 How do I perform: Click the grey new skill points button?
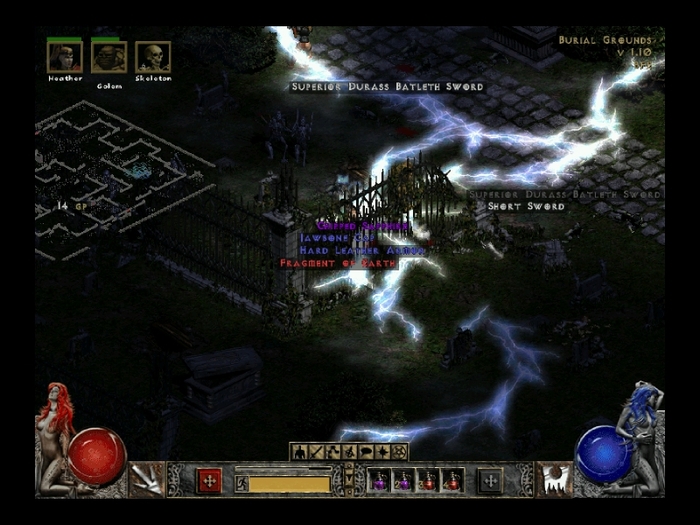(490, 481)
